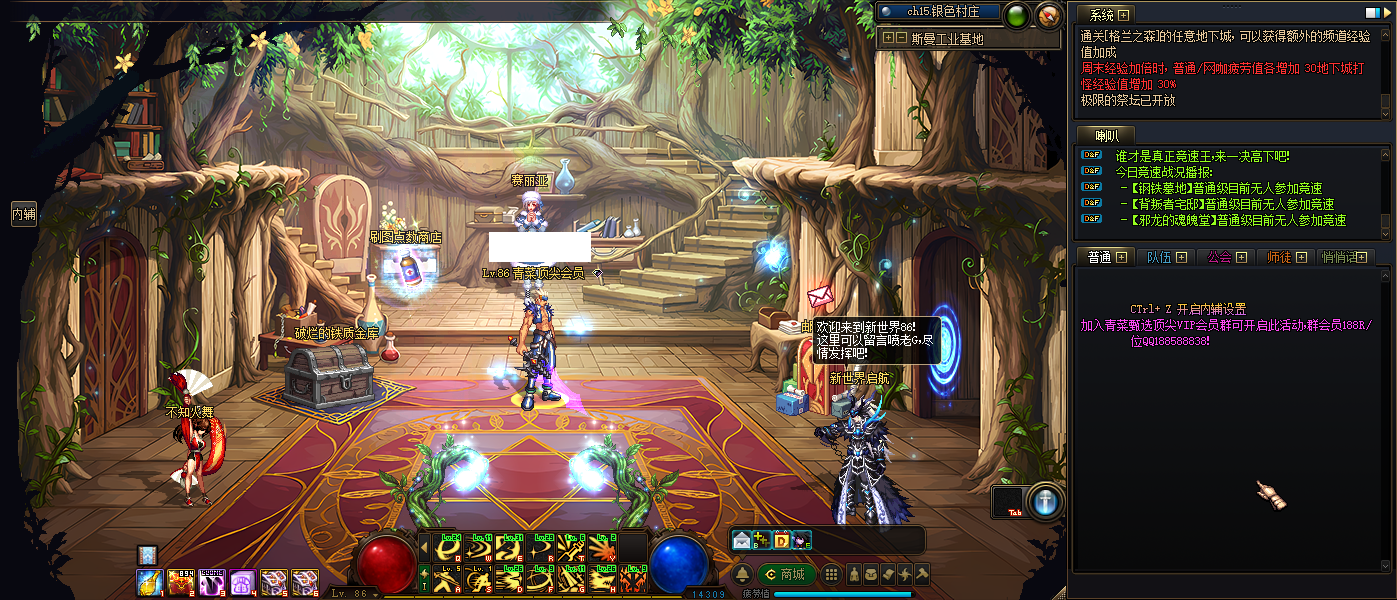Click the compass map button

1048,15
